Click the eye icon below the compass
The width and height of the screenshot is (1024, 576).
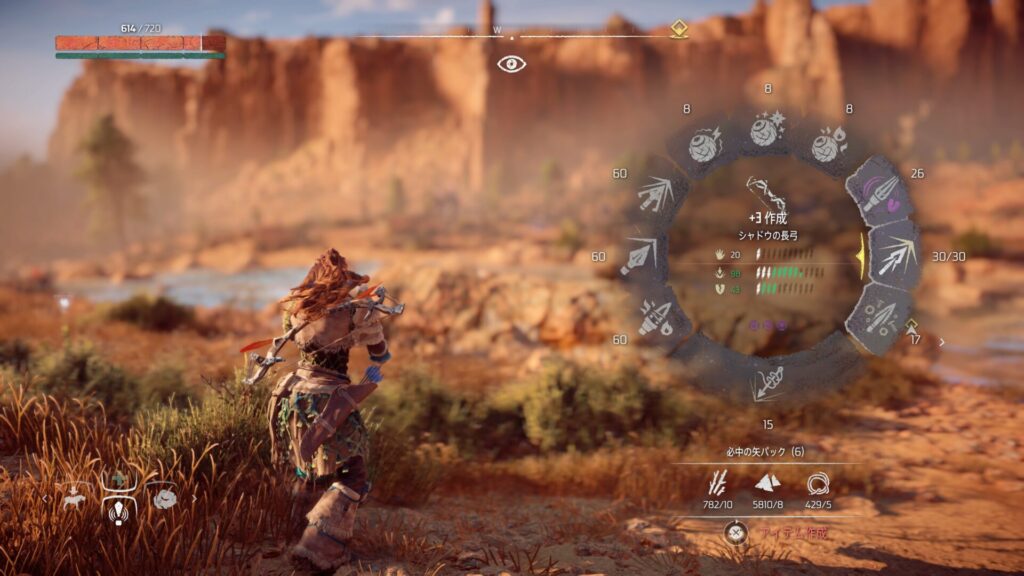pyautogui.click(x=511, y=64)
